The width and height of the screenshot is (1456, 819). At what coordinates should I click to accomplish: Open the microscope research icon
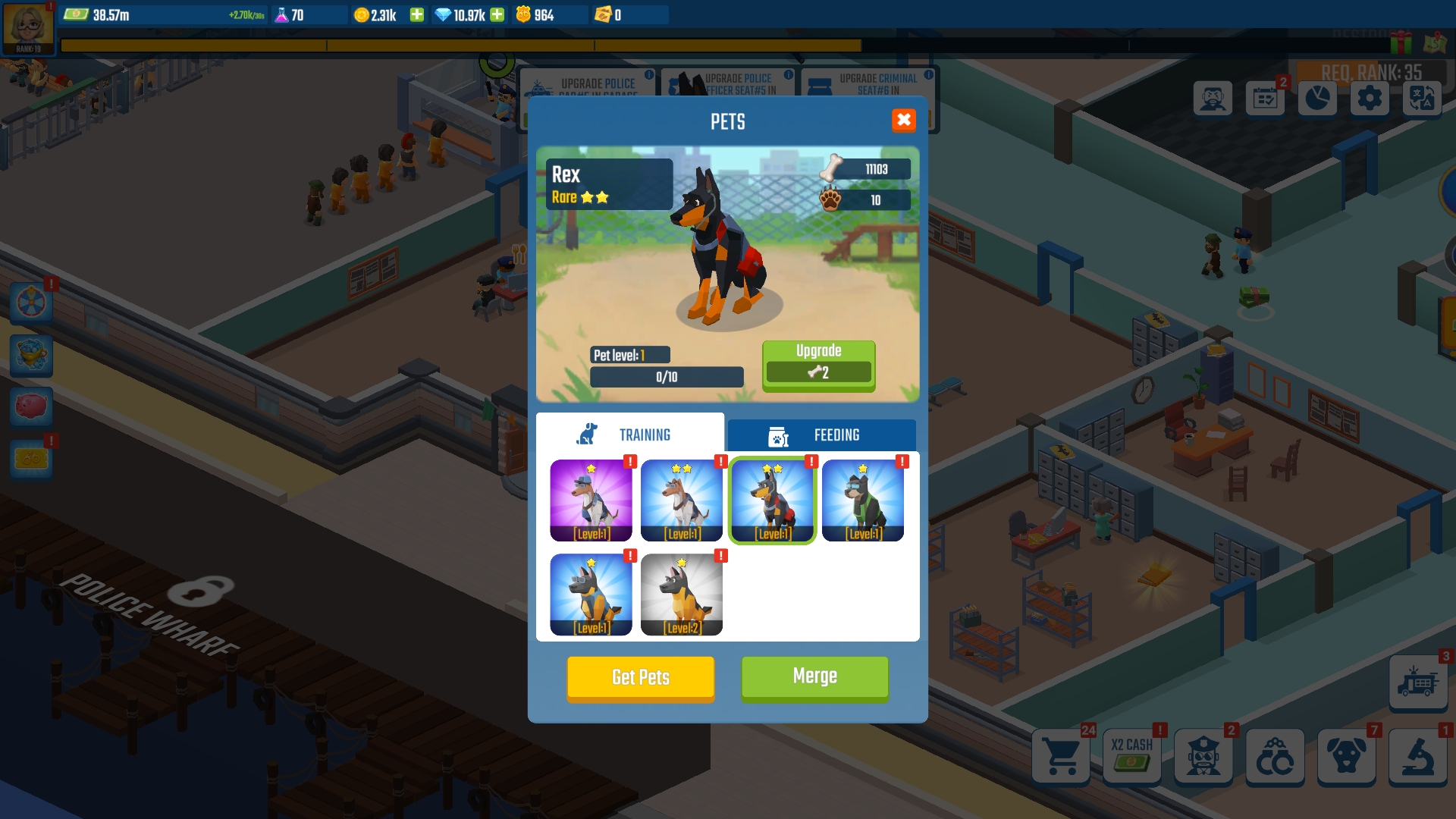(1419, 757)
